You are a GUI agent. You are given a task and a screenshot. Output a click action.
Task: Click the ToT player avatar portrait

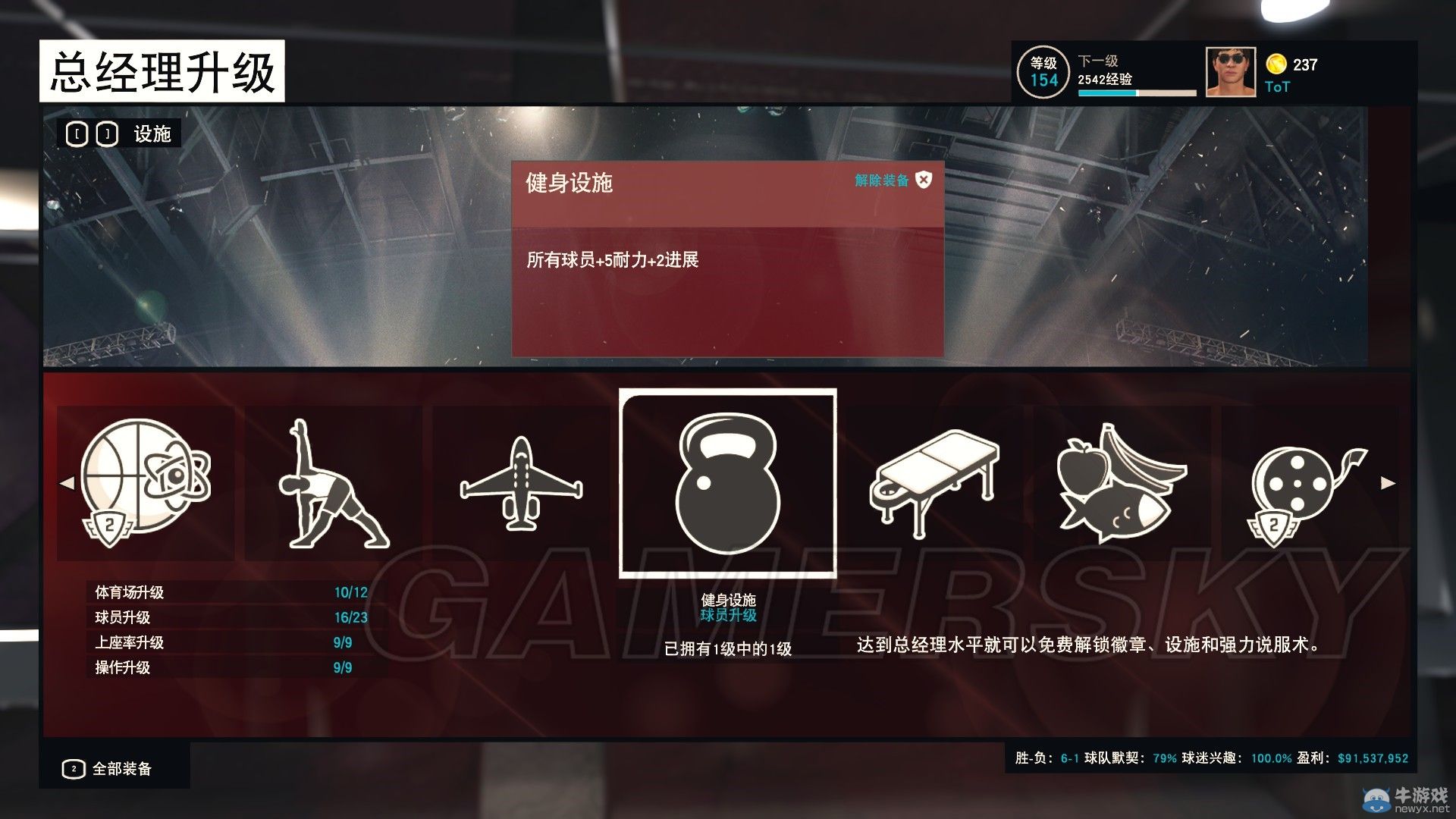[1231, 71]
